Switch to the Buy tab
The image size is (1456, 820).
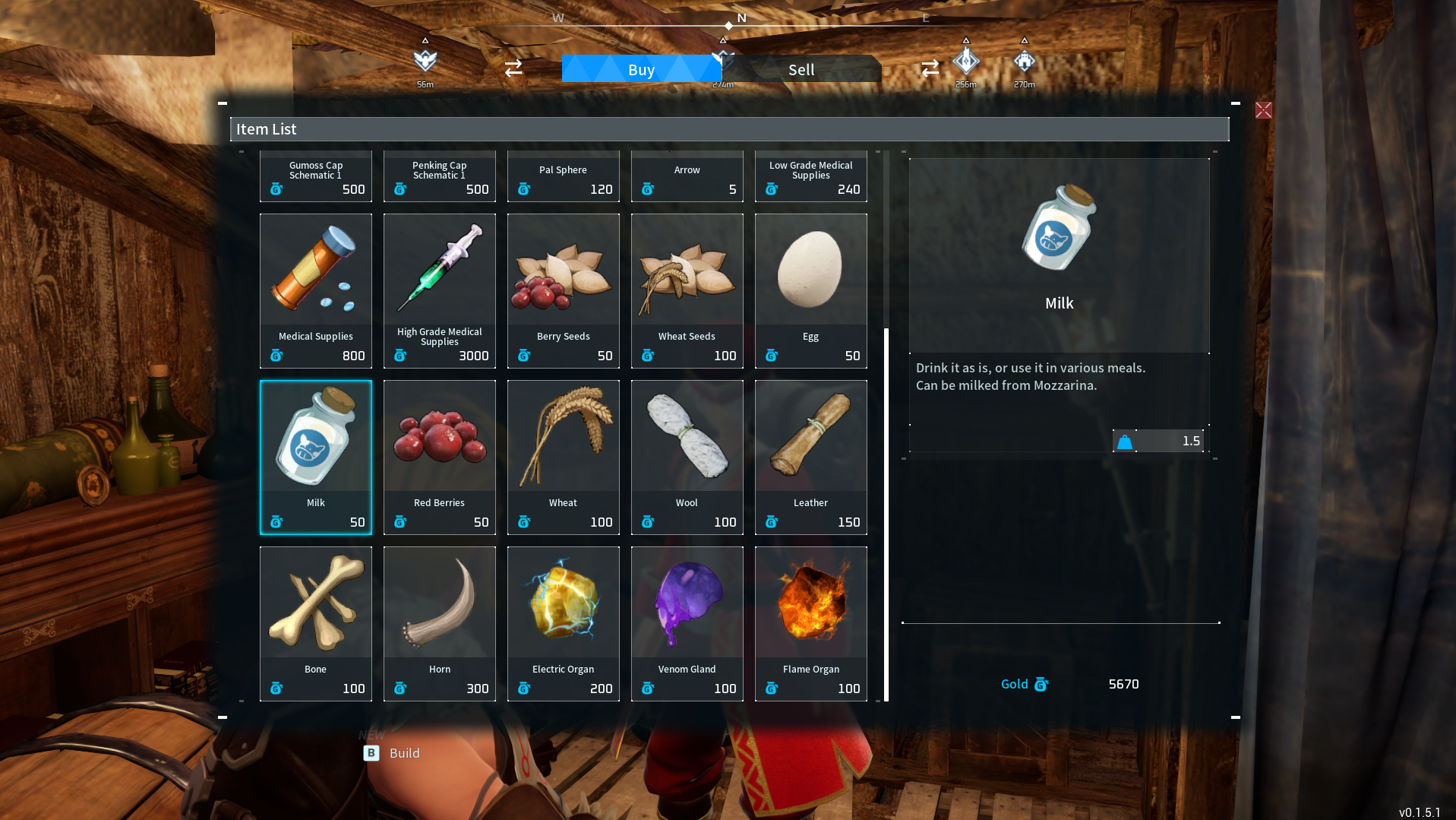tap(642, 69)
